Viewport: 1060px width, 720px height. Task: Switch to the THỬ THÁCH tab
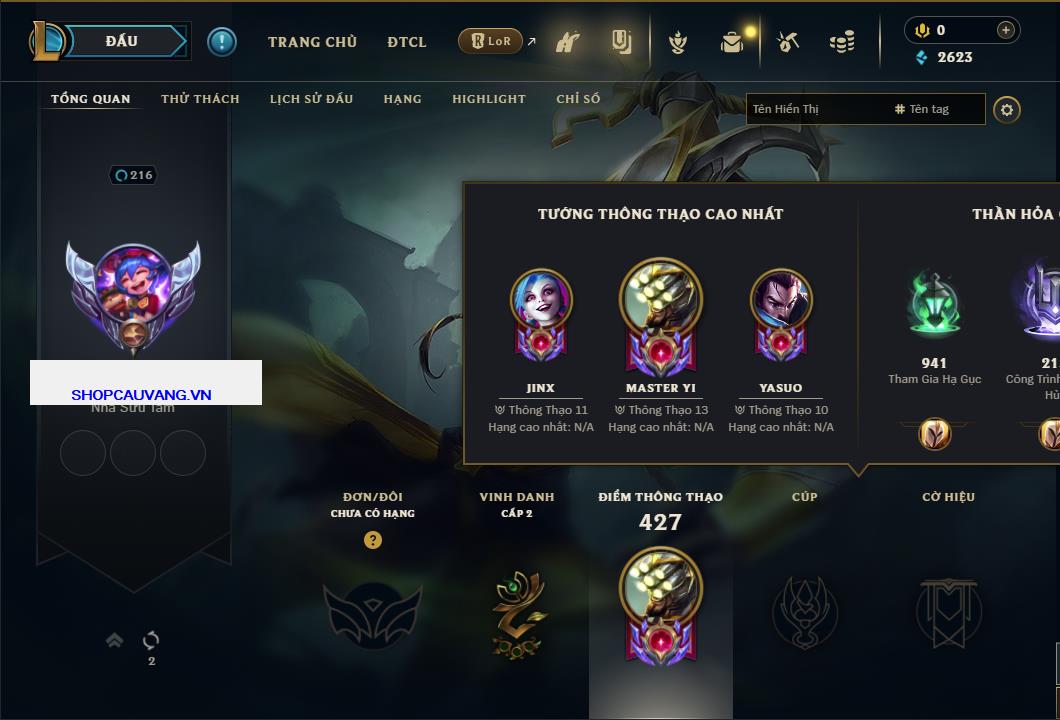tap(200, 99)
